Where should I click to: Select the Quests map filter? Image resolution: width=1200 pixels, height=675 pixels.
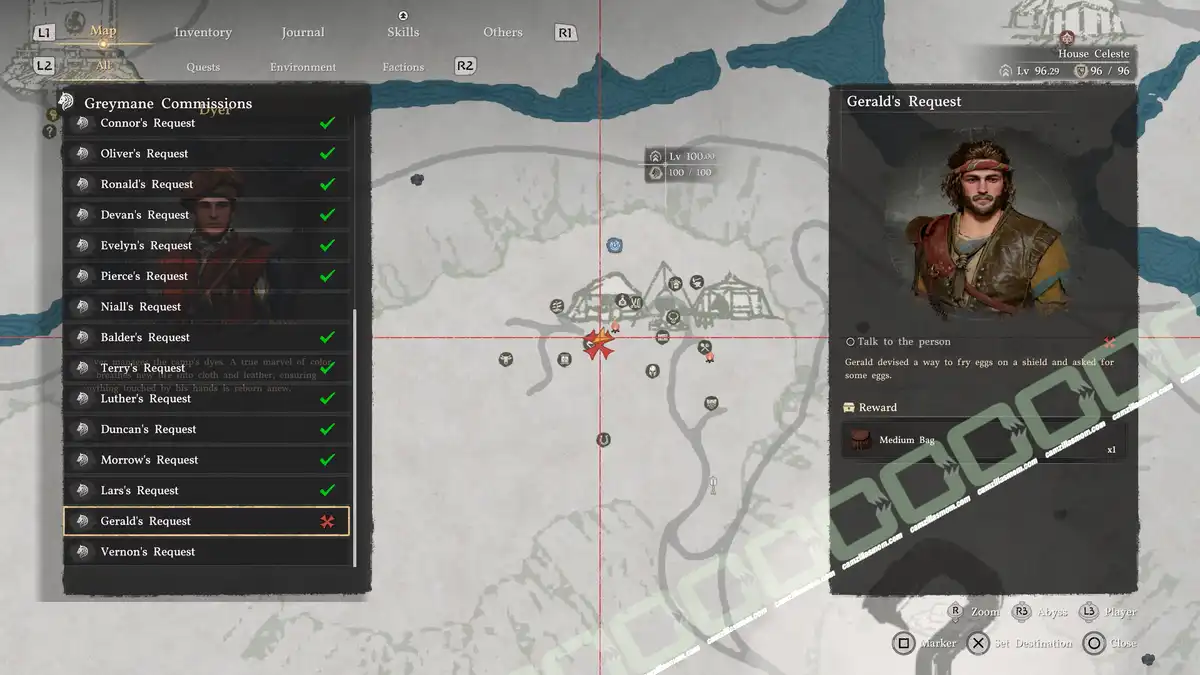tap(203, 67)
